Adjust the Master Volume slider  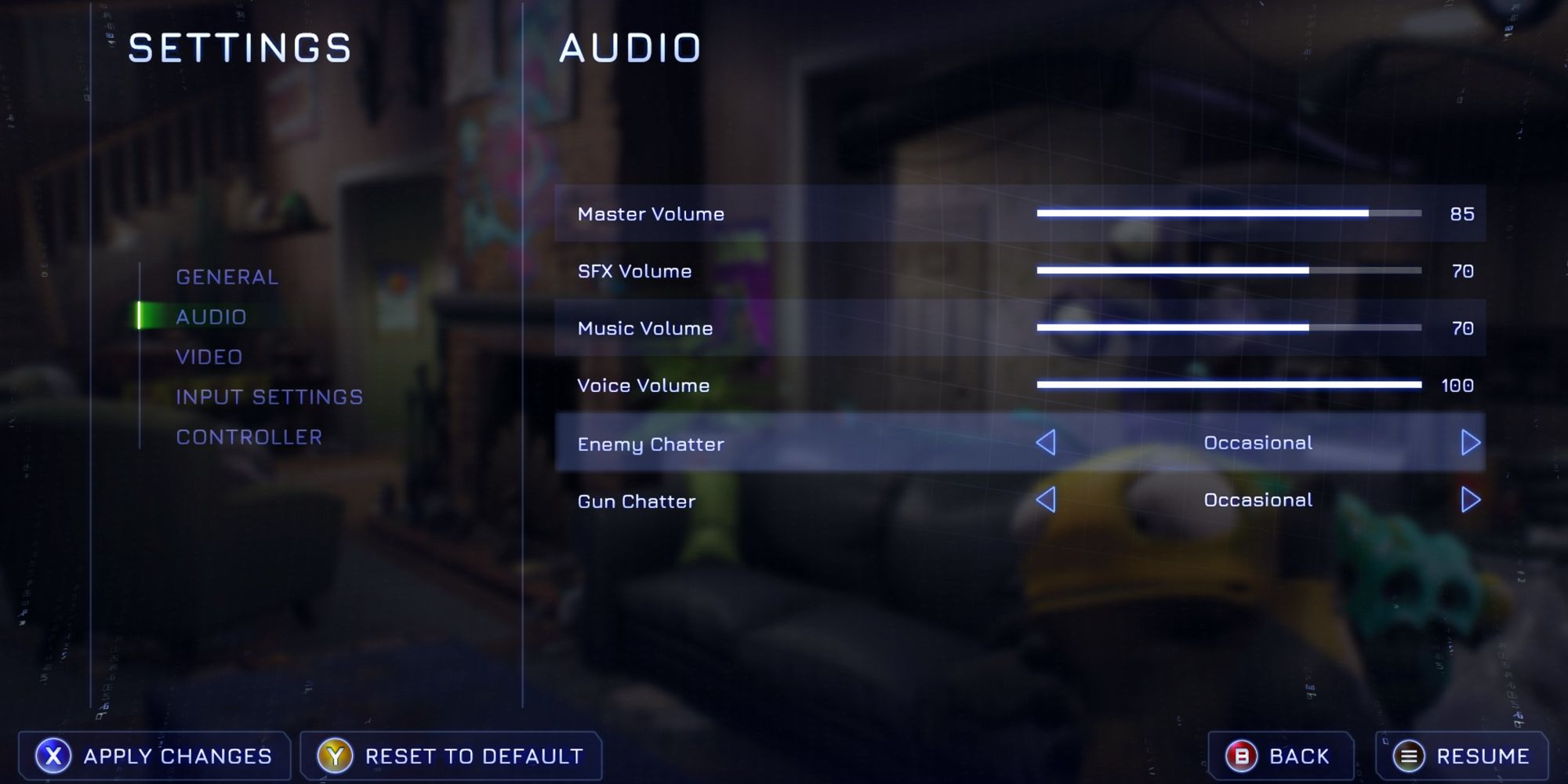pos(1229,213)
